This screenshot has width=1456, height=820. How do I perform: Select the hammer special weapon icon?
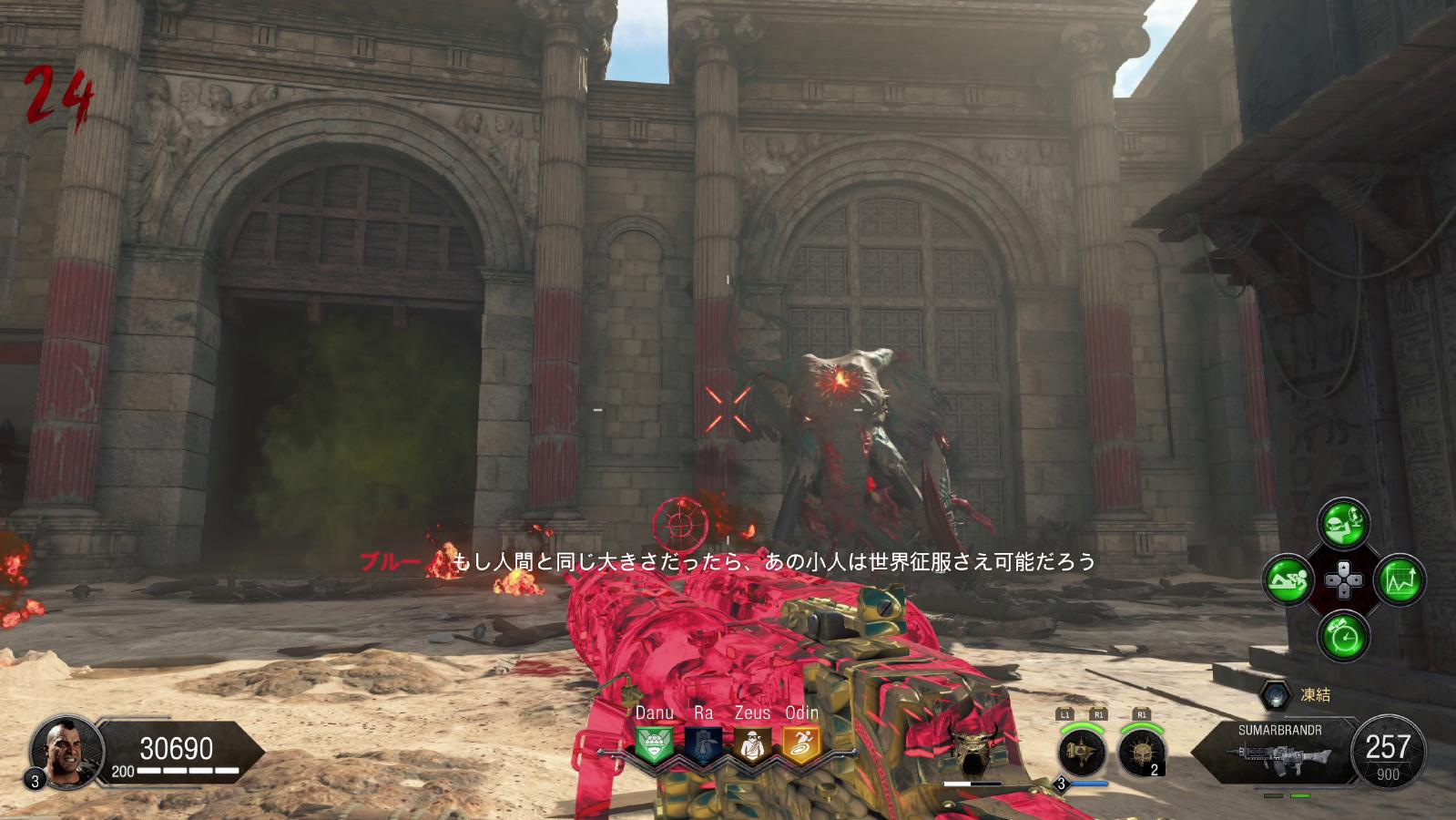(x=1082, y=753)
